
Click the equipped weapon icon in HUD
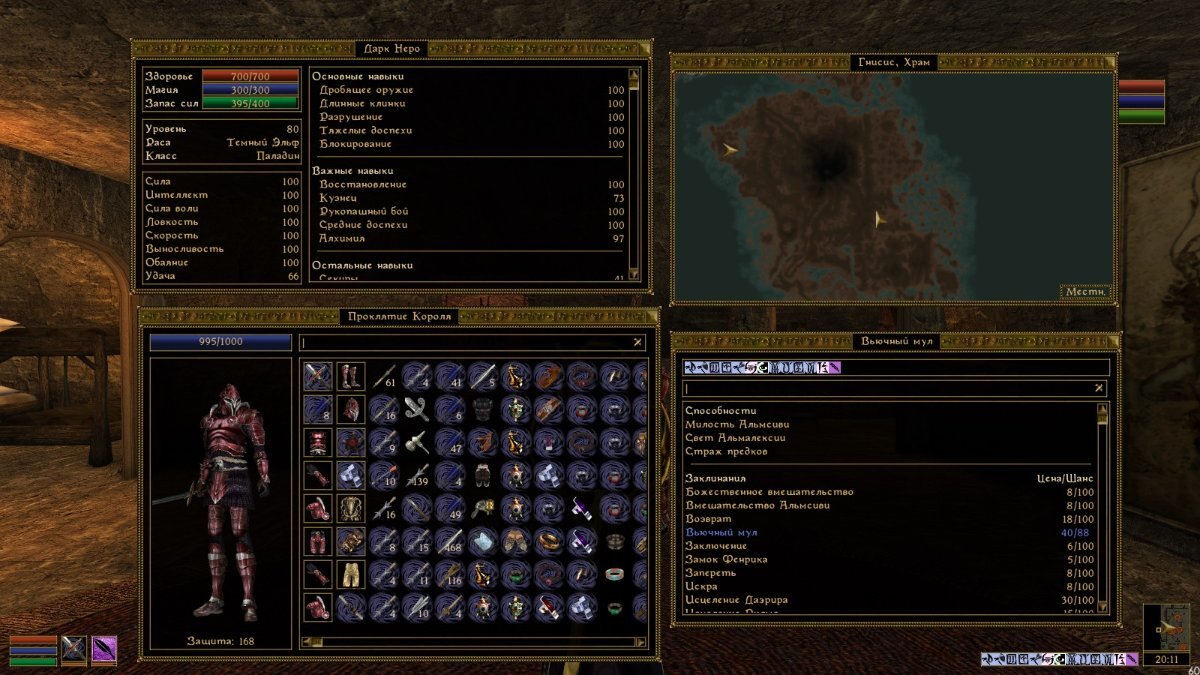click(x=74, y=649)
